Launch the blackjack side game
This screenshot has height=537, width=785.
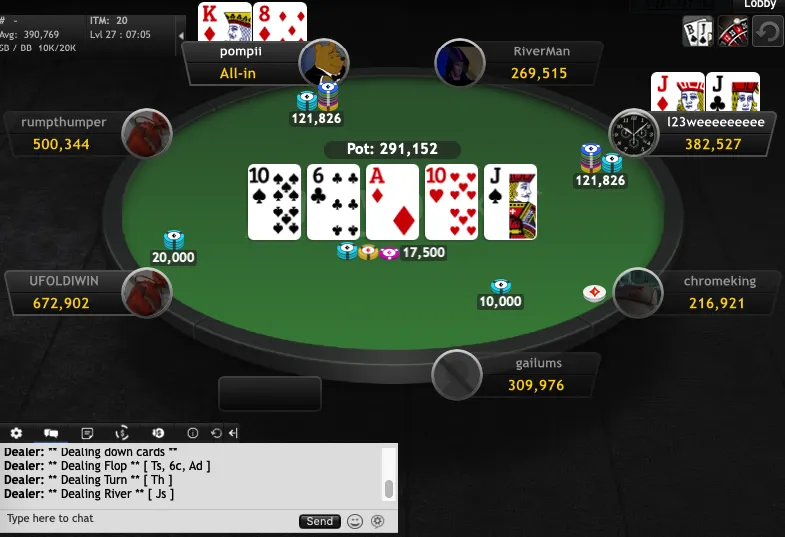pyautogui.click(x=697, y=32)
